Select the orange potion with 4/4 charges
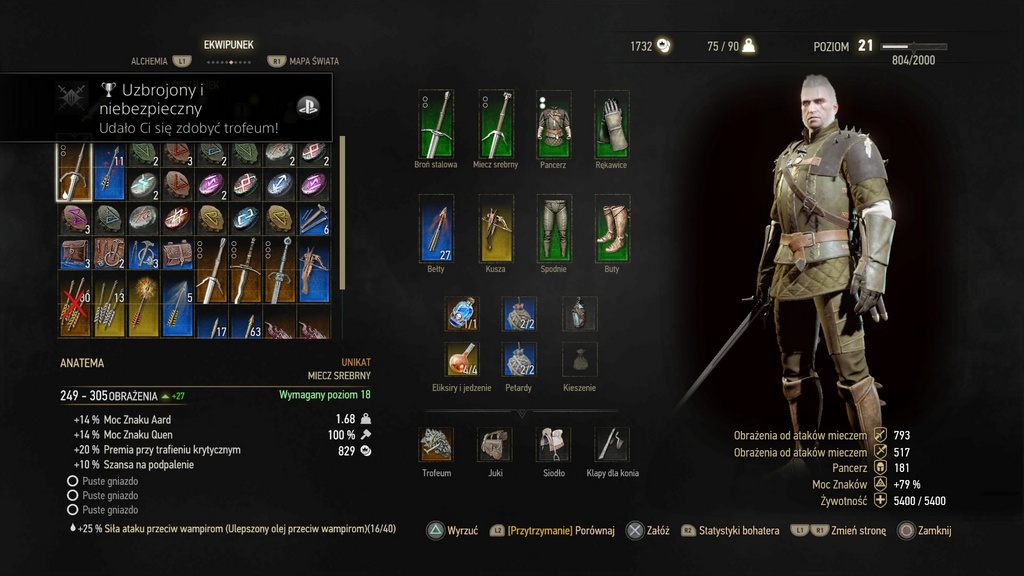Viewport: 1024px width, 576px height. click(x=462, y=360)
